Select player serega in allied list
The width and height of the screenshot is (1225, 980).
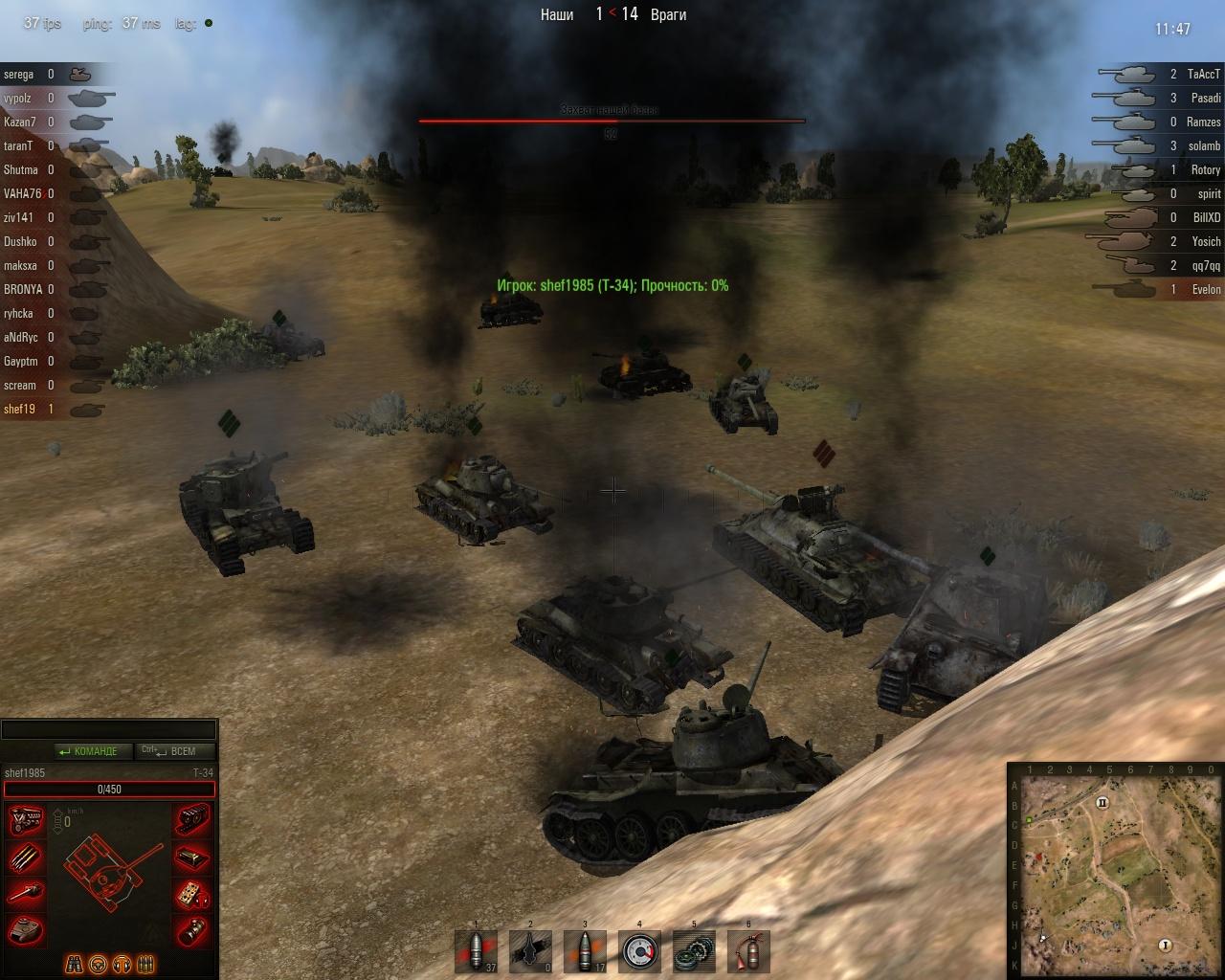pos(19,74)
